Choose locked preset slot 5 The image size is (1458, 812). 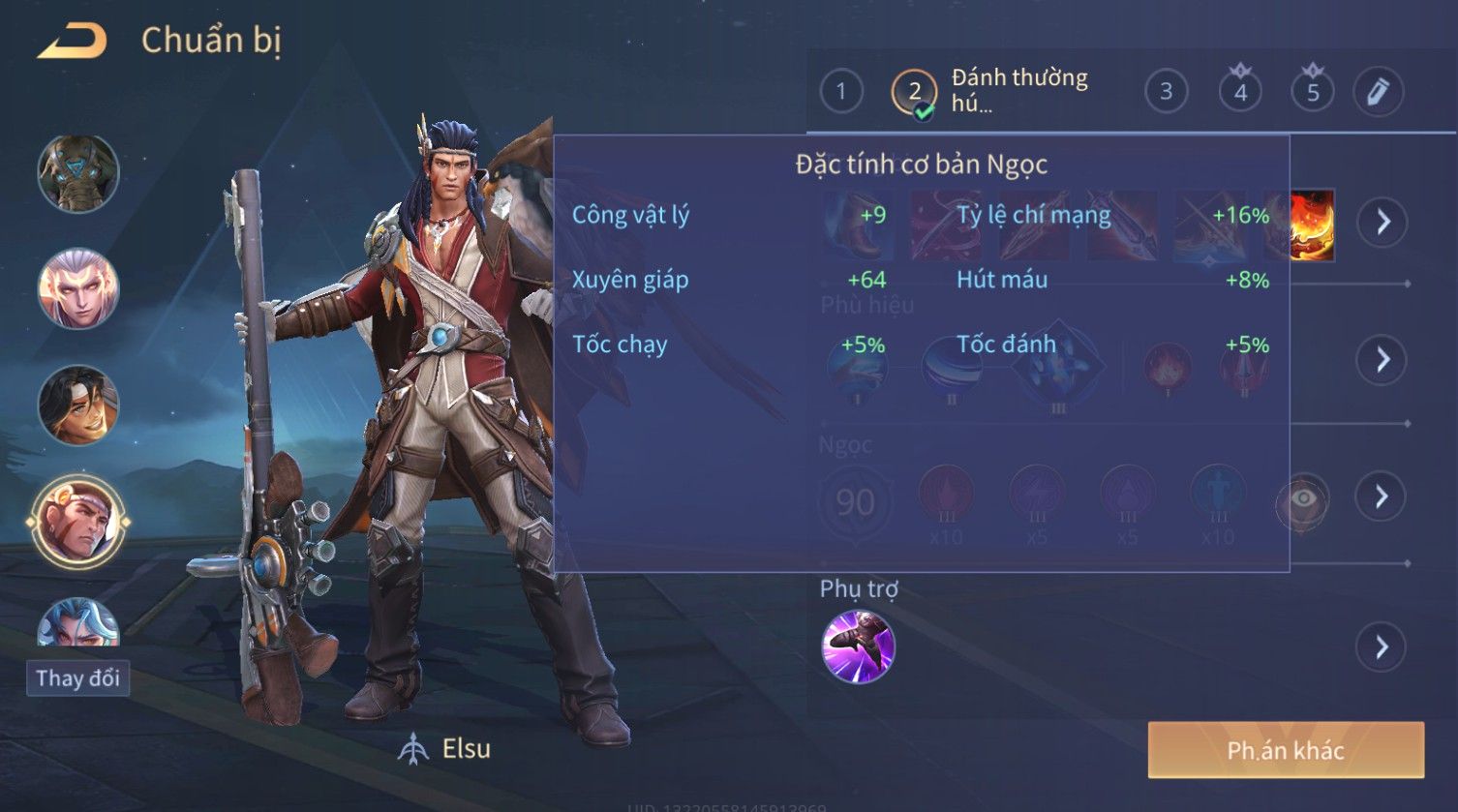coord(1313,92)
